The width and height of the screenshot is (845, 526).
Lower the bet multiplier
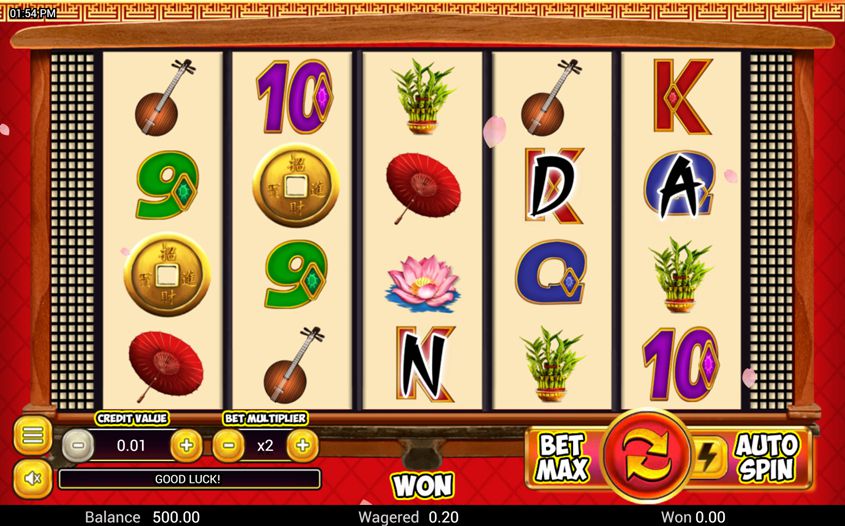228,445
